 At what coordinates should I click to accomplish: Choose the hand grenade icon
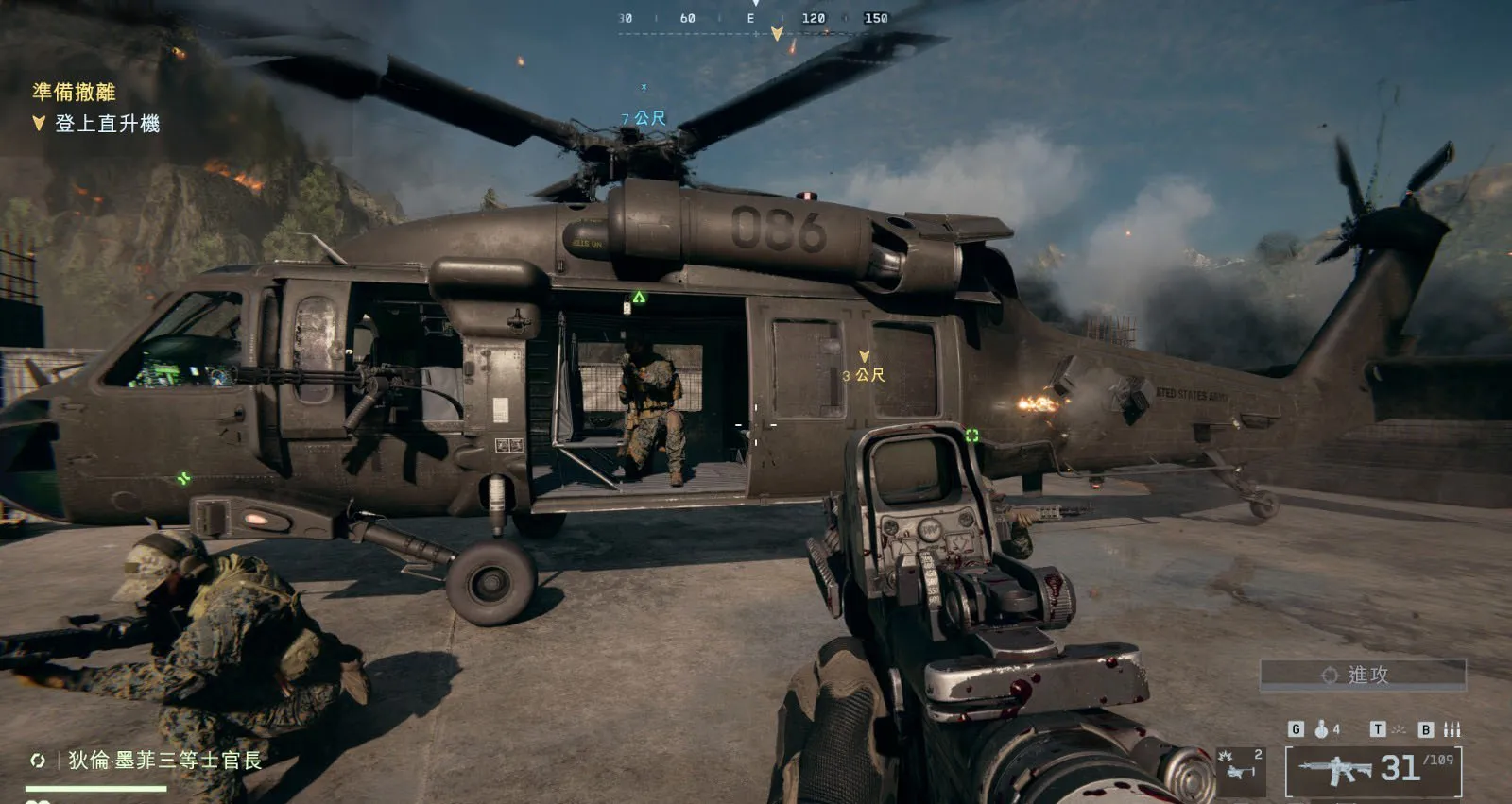coord(1322,729)
